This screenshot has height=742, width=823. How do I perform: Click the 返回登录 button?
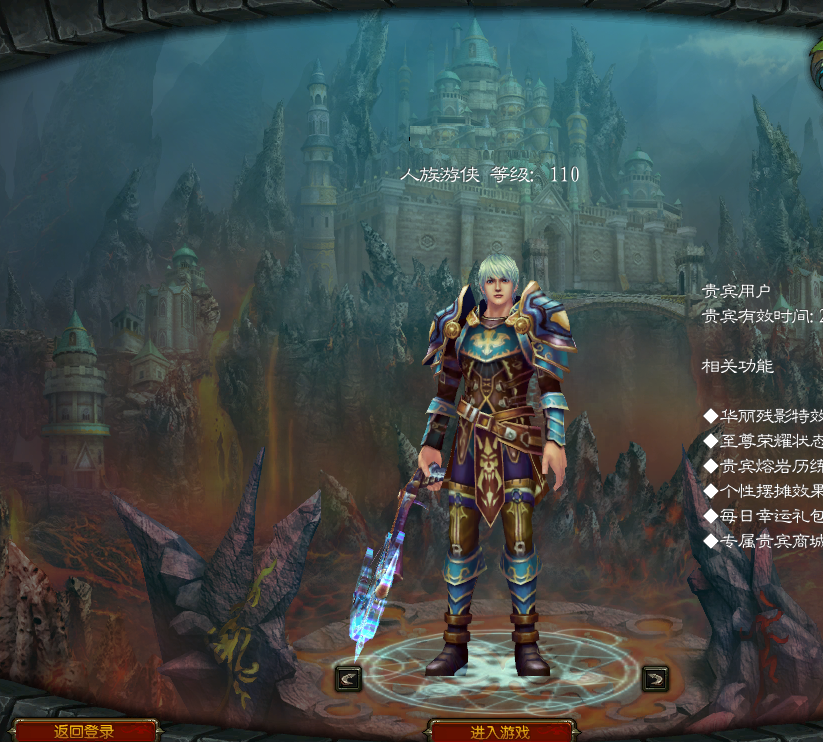(85, 731)
